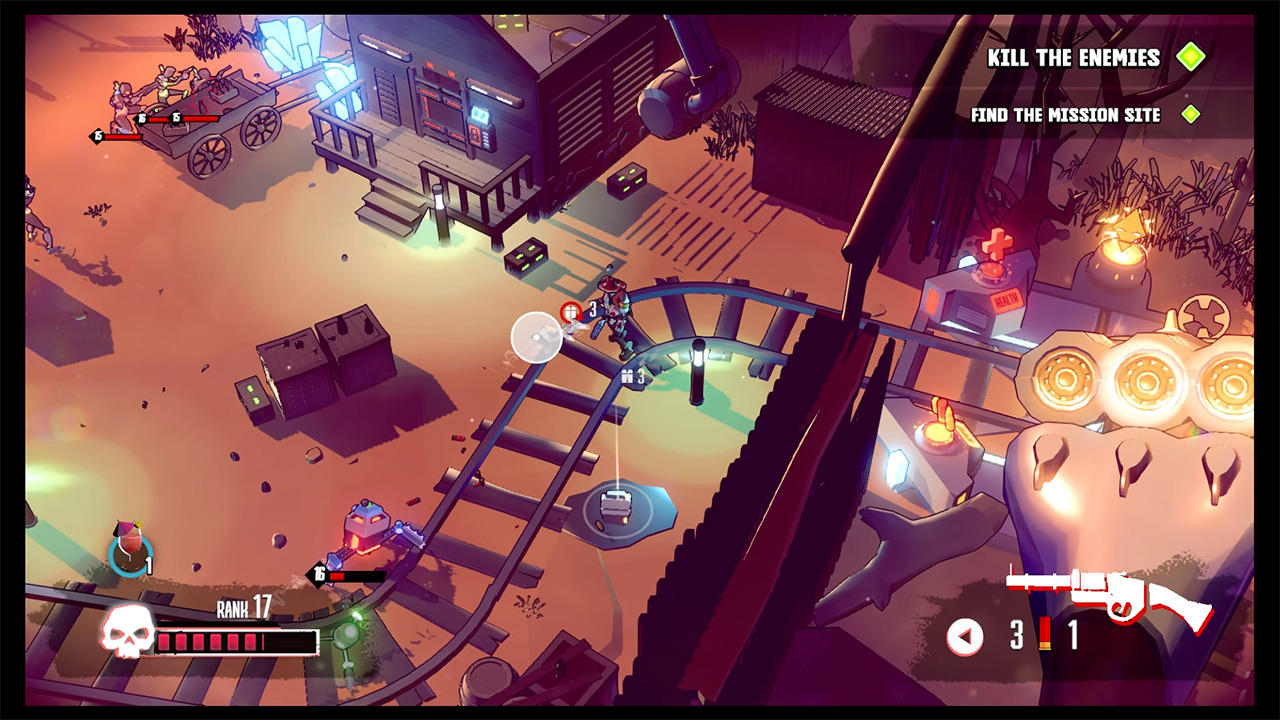1280x720 pixels.
Task: Click the white targeting reticle near the player
Action: pyautogui.click(x=536, y=337)
